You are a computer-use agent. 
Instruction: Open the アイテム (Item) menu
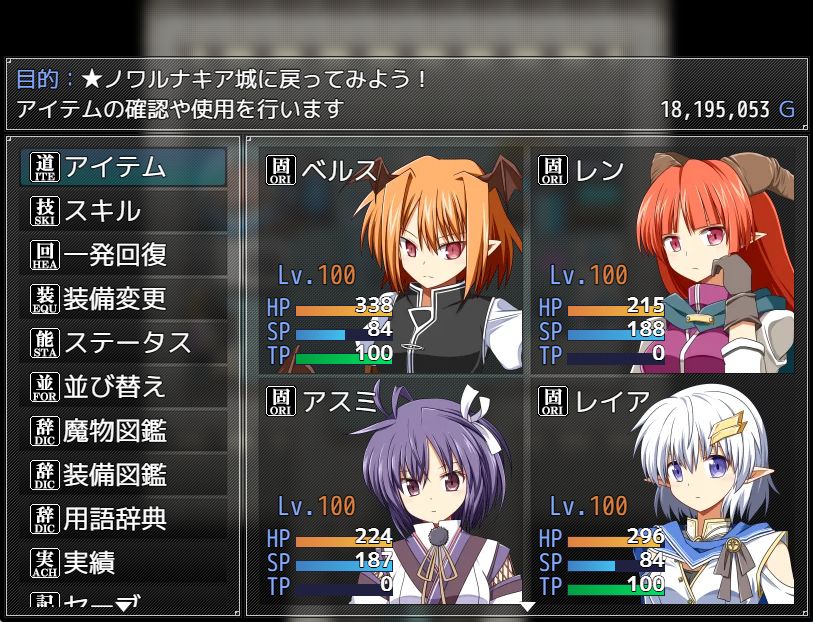[x=123, y=168]
